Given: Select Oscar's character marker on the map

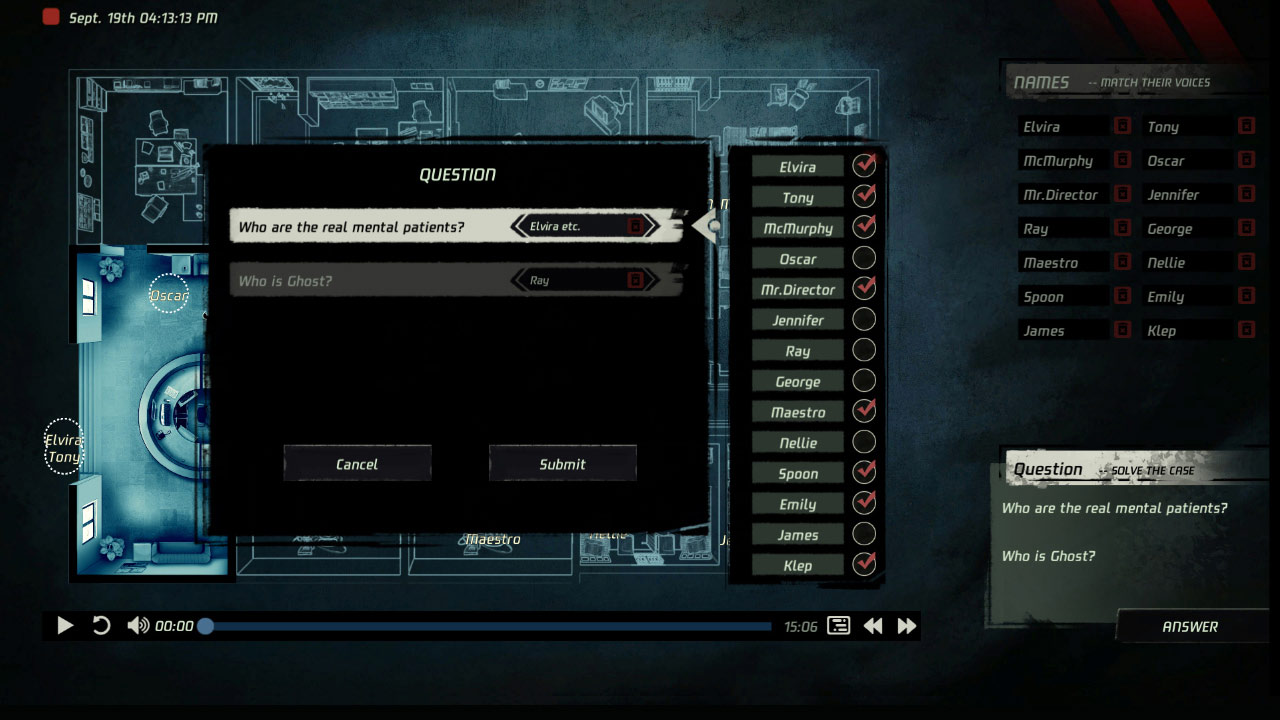Looking at the screenshot, I should tap(169, 295).
